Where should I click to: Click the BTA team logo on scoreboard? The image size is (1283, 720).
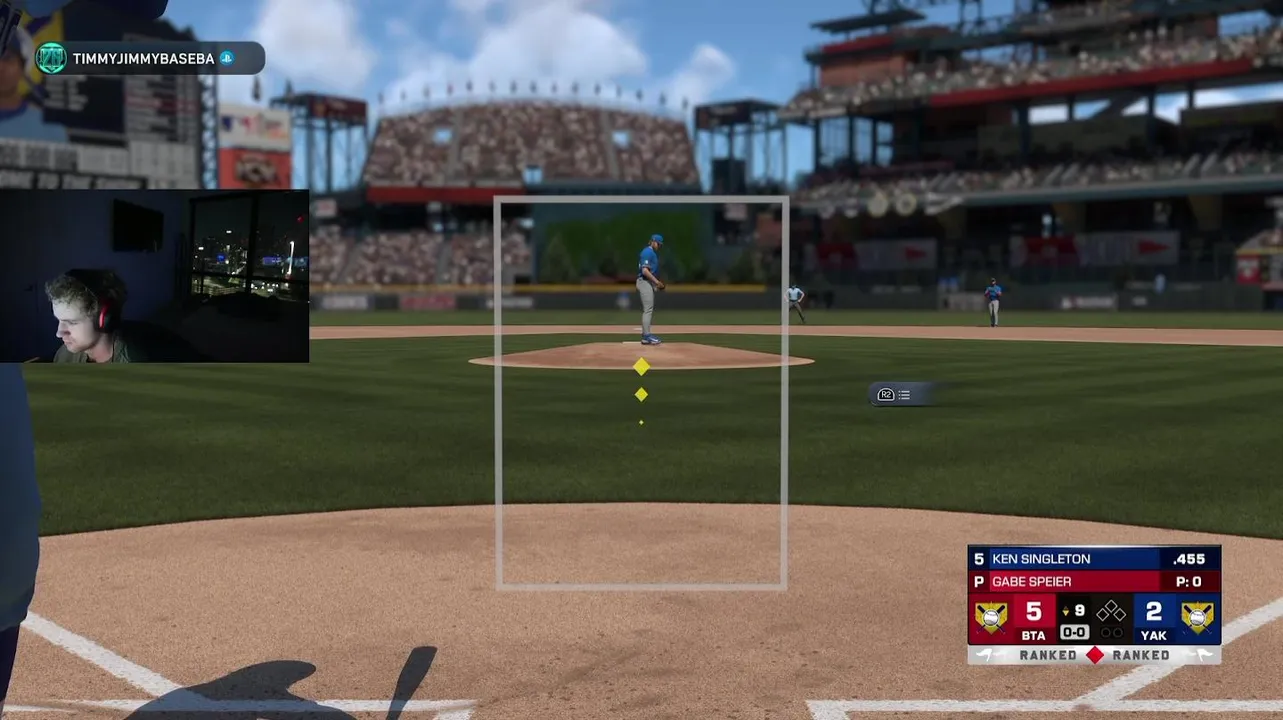pos(991,618)
